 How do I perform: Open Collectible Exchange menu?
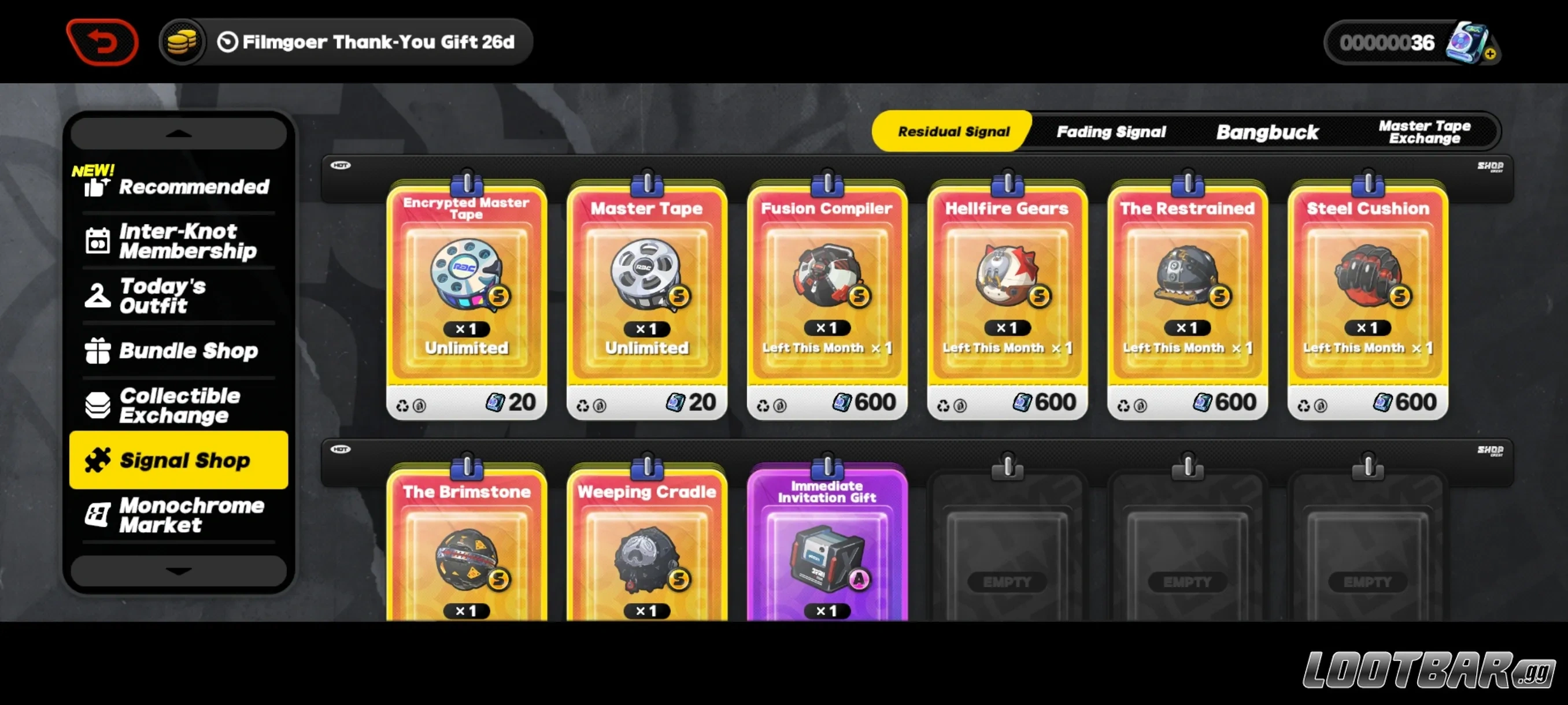[177, 405]
